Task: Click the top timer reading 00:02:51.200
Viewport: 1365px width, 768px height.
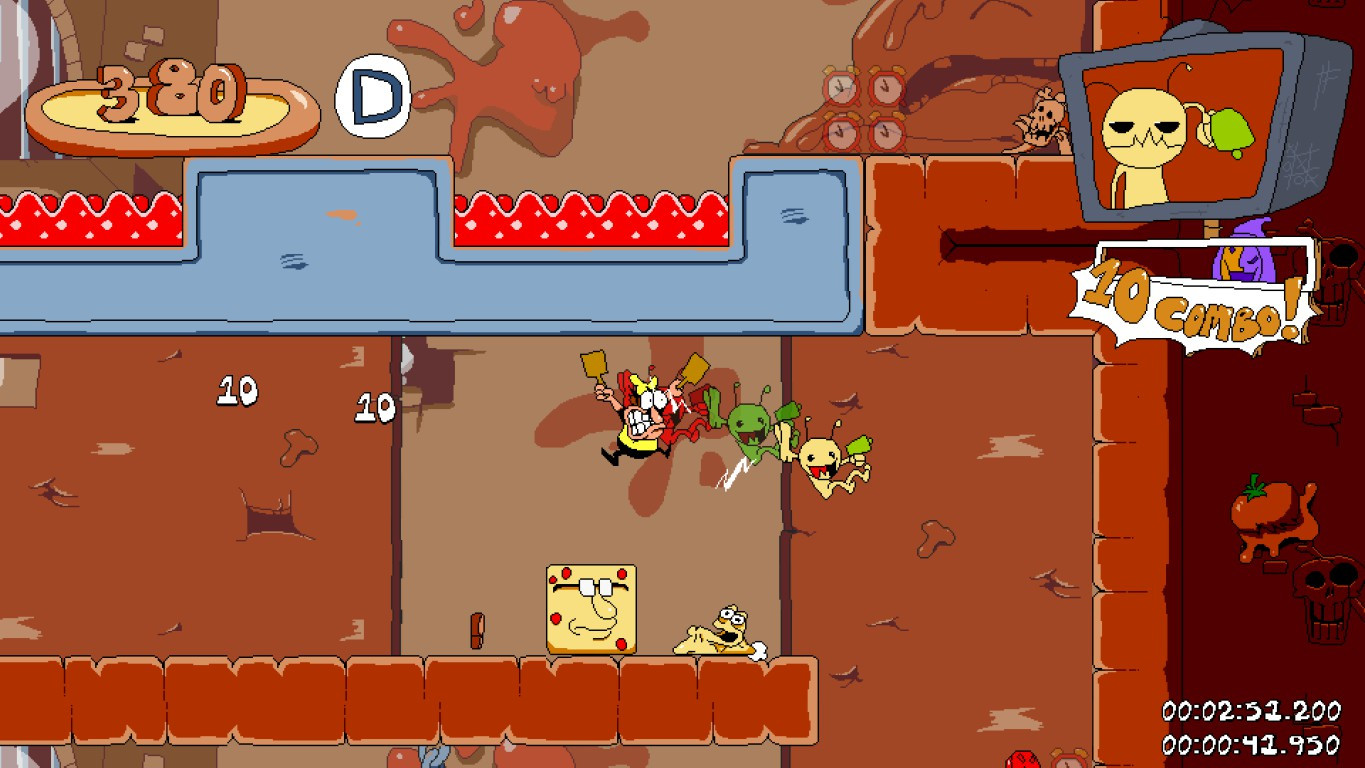Action: pos(1255,712)
